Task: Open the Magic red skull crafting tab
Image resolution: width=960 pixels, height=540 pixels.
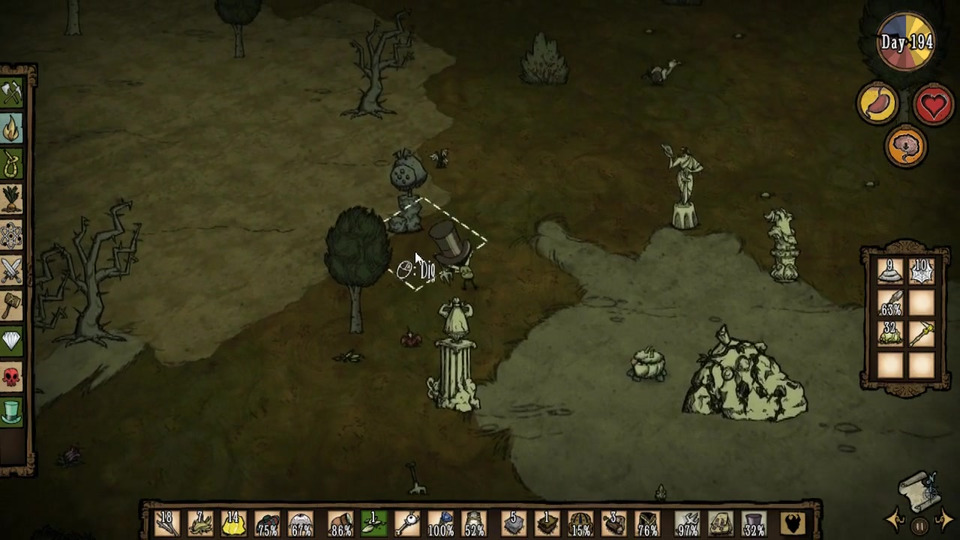Action: (x=12, y=376)
